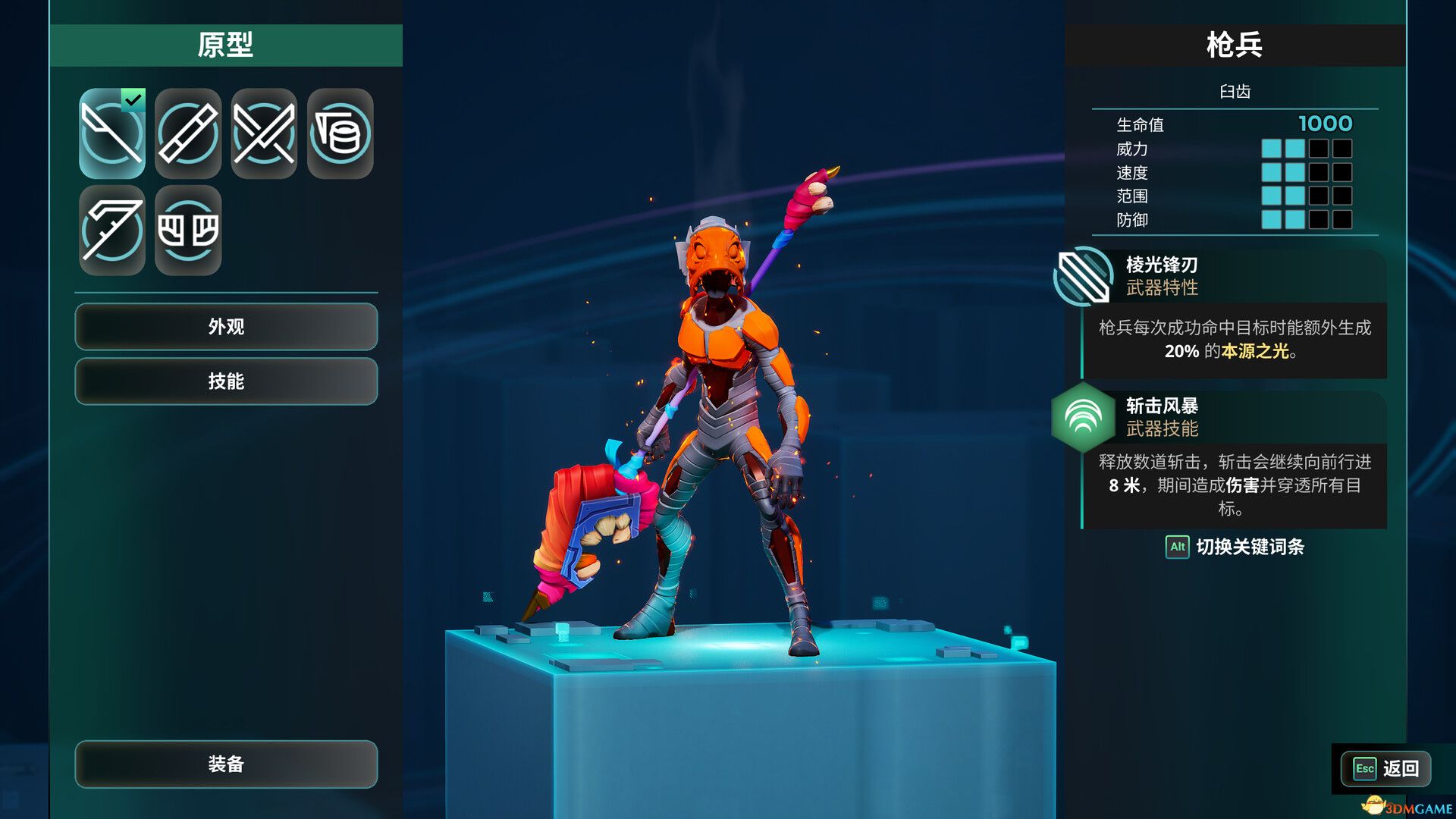Select the crossed swords archetype
Viewport: 1456px width, 819px height.
pyautogui.click(x=264, y=133)
